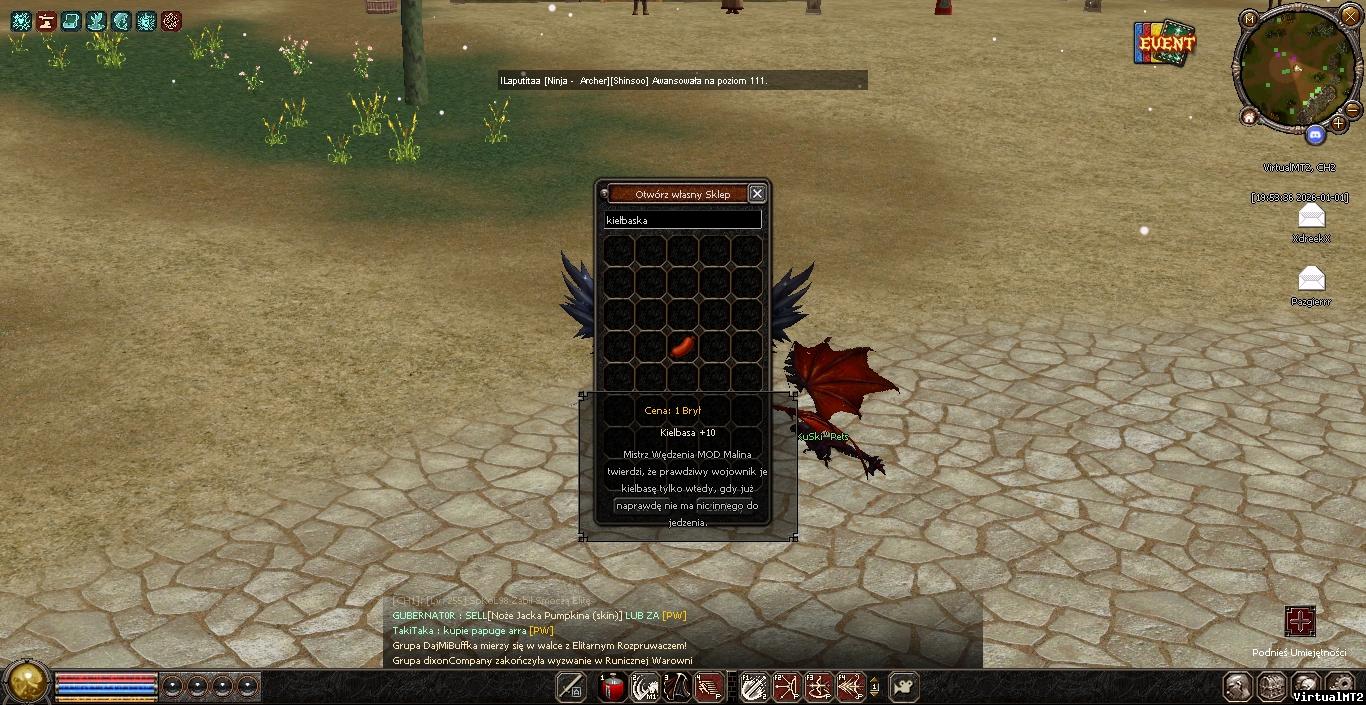Click the red anvil buff icon
1366x705 pixels.
coord(46,21)
